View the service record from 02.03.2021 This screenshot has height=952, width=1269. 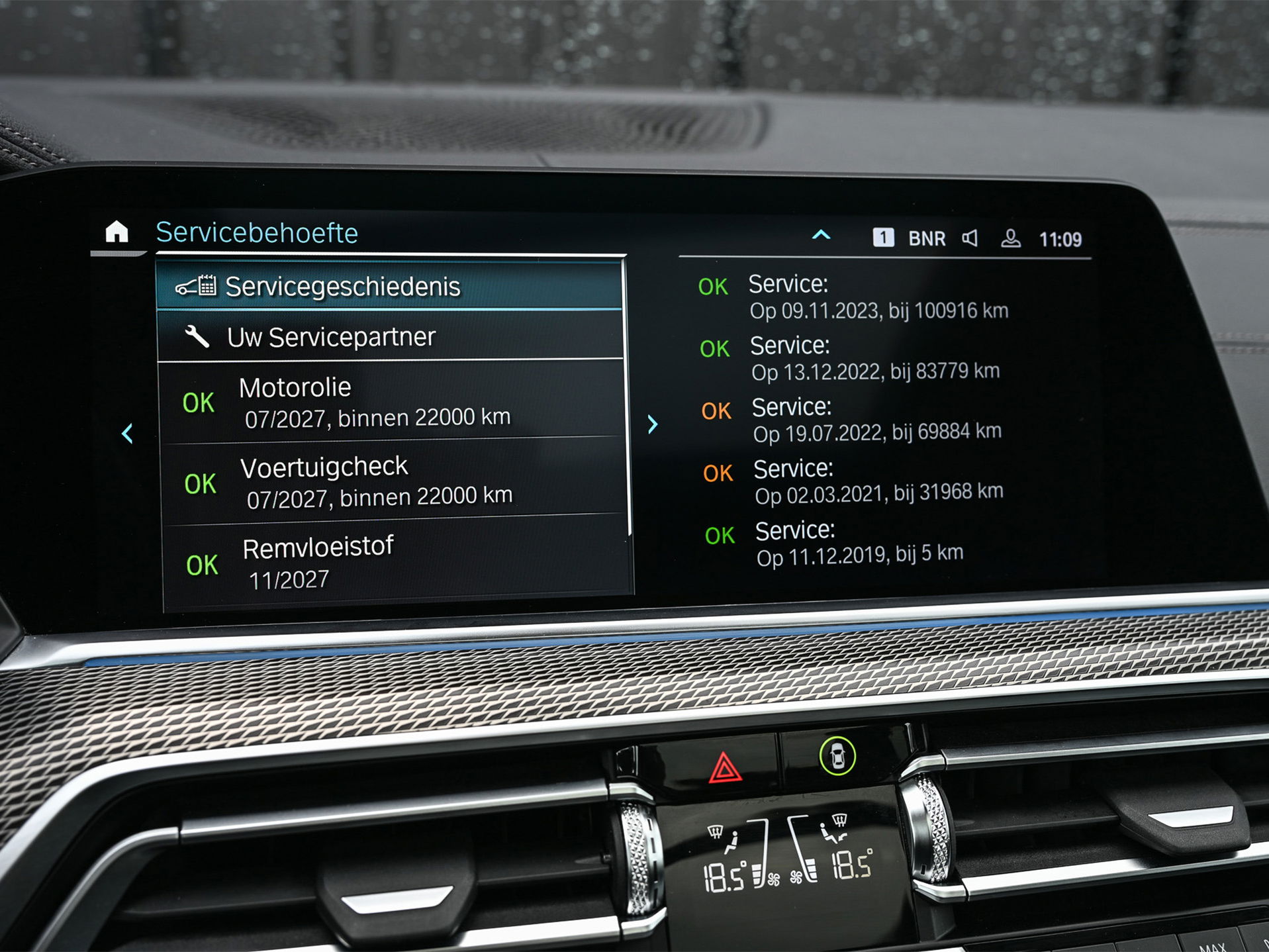click(878, 482)
